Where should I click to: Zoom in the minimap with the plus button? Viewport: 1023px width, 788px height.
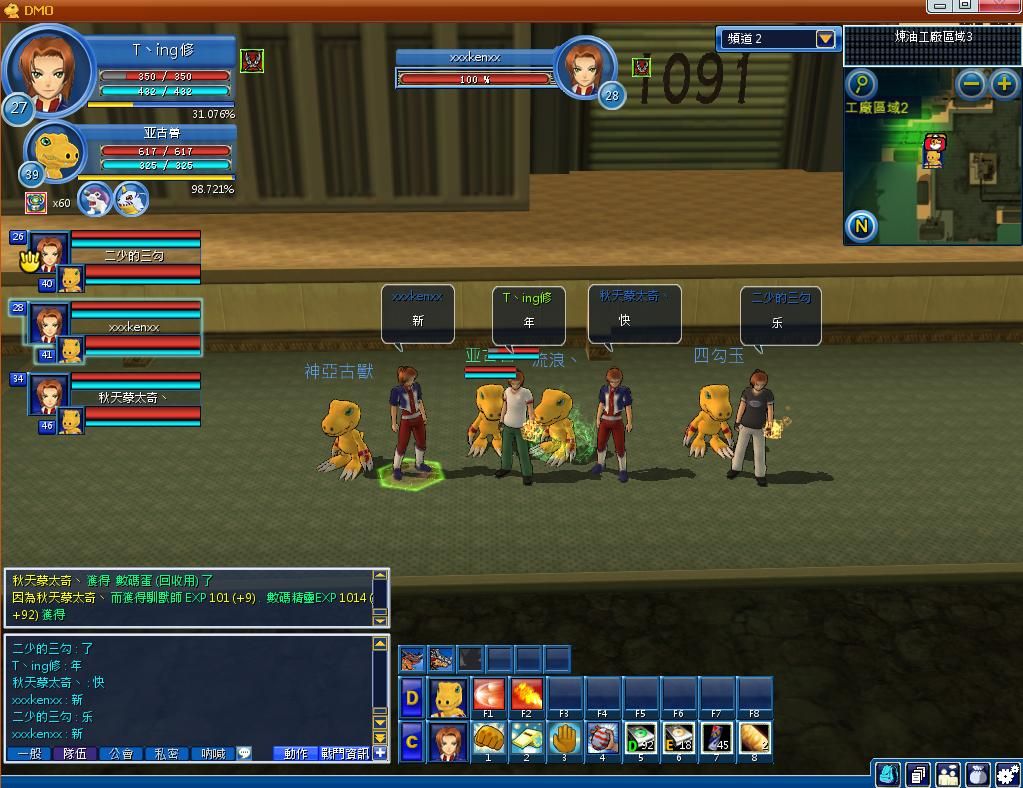tap(1004, 85)
